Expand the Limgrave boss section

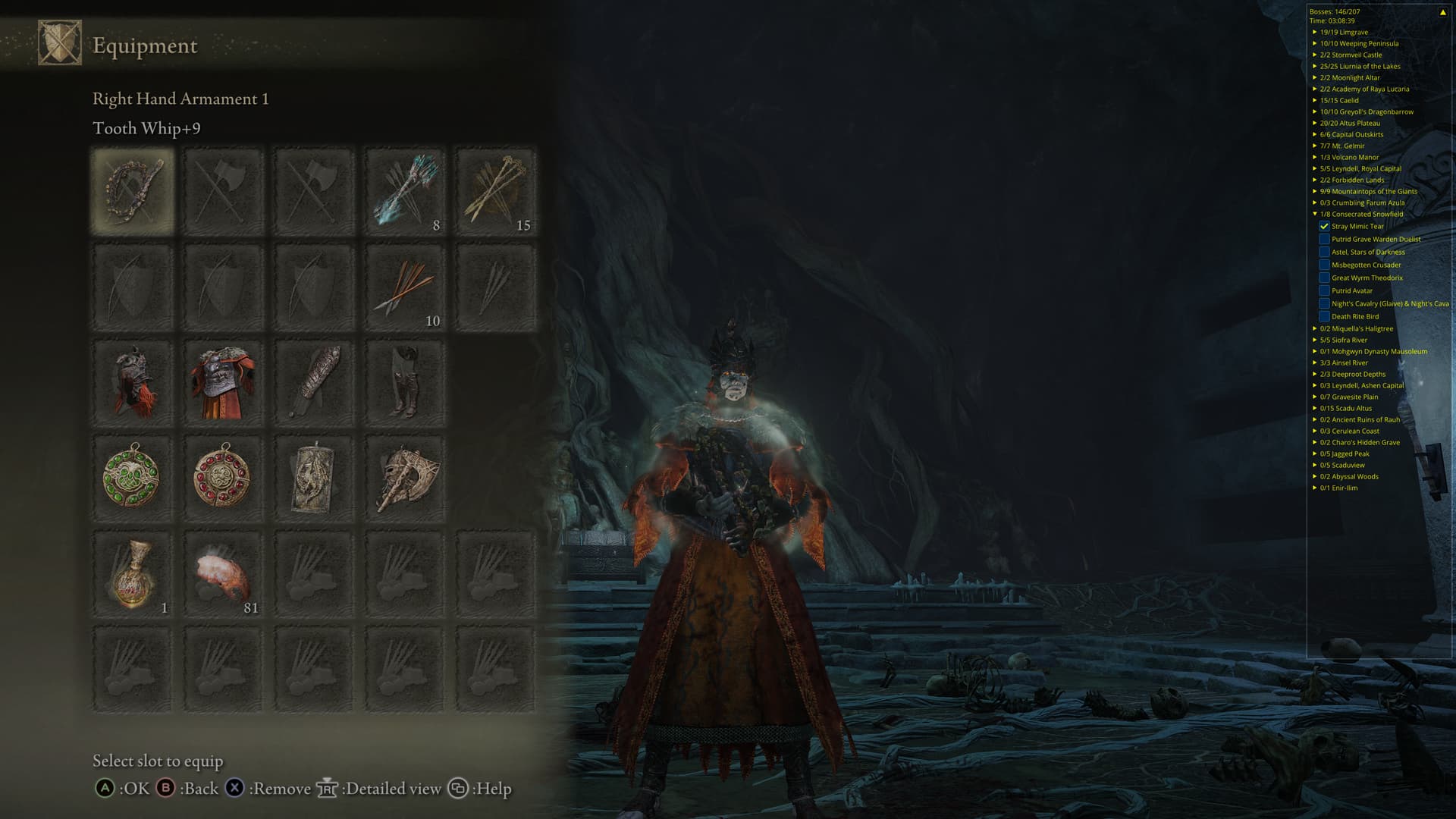pyautogui.click(x=1315, y=33)
